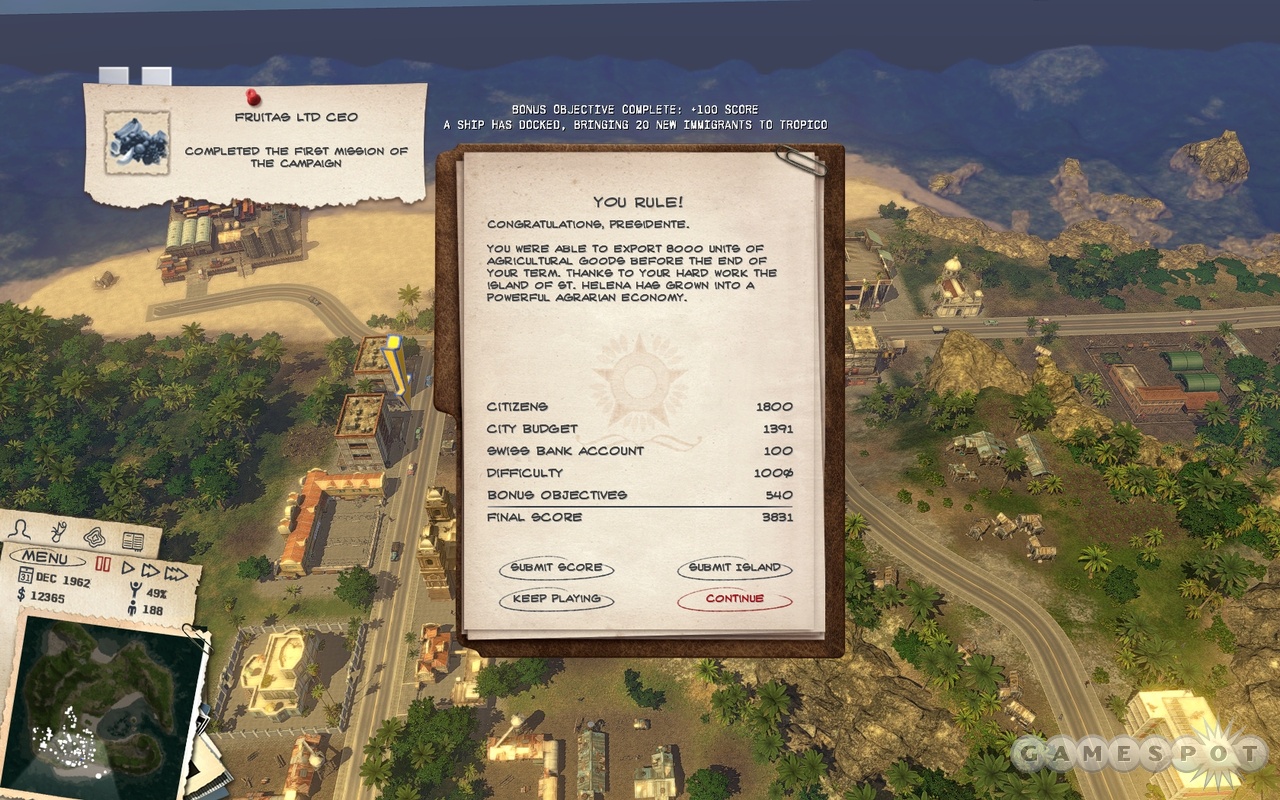1280x800 pixels.
Task: Open the Fruitas Ltd CEO achievement note
Action: pos(256,142)
